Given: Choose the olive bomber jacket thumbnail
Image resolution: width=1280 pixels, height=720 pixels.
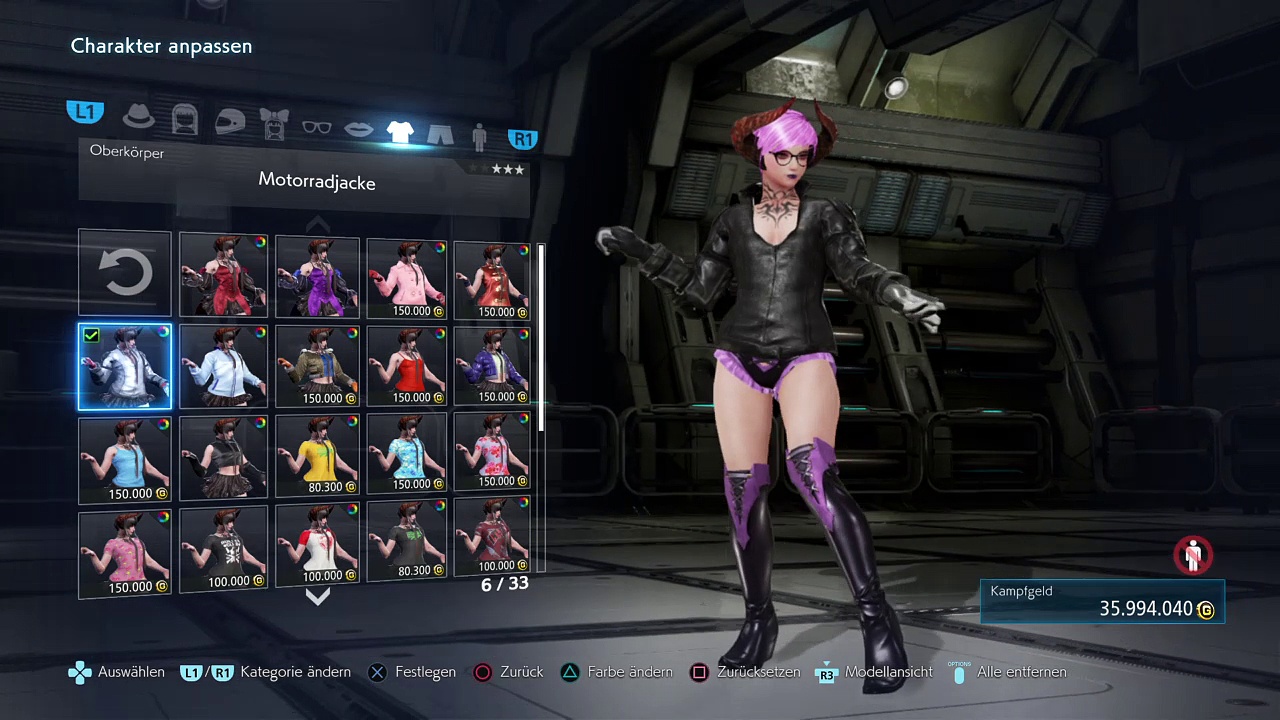Looking at the screenshot, I should click(317, 366).
